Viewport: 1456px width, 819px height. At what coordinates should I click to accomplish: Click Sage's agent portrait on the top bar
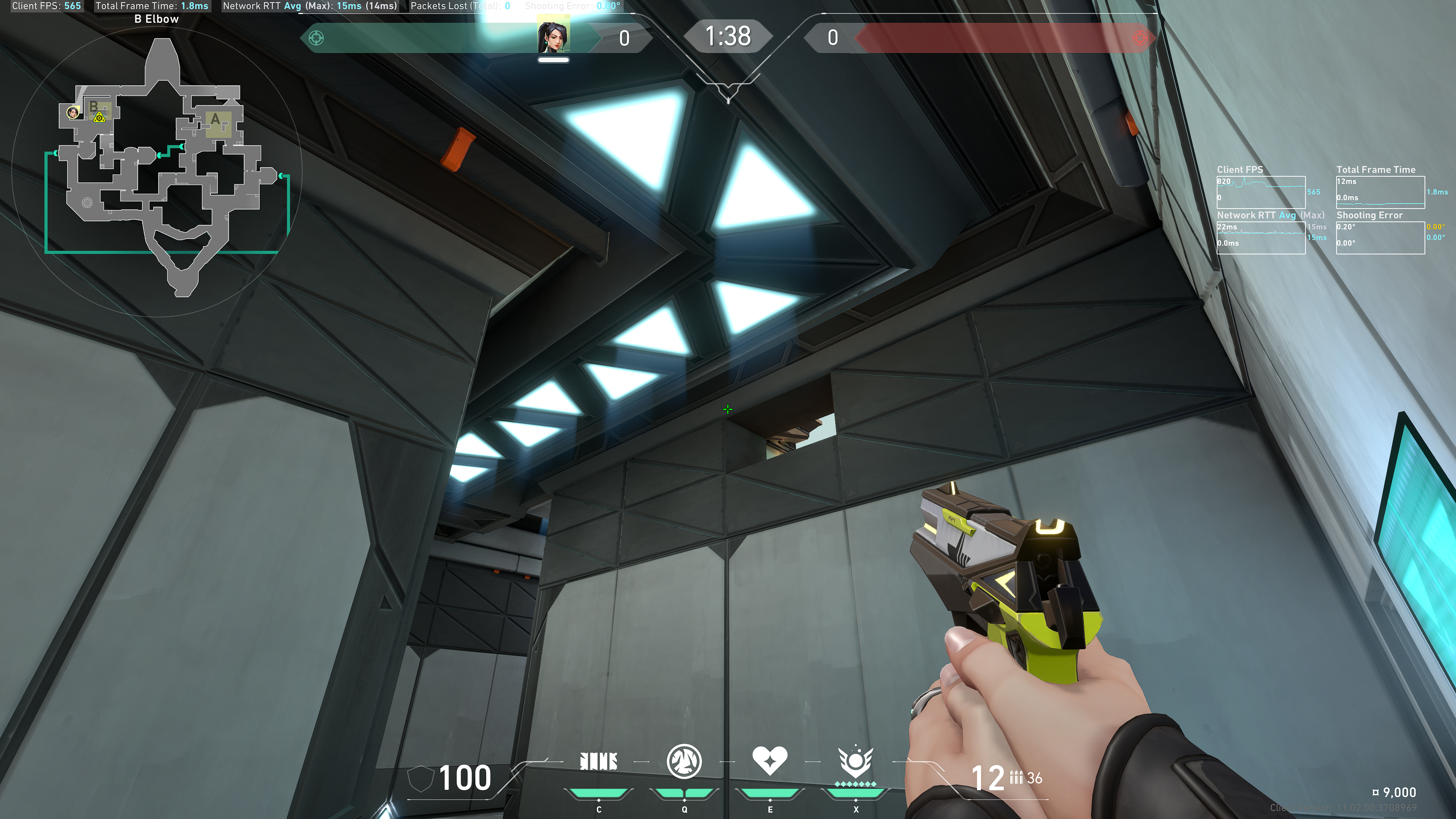pyautogui.click(x=553, y=37)
